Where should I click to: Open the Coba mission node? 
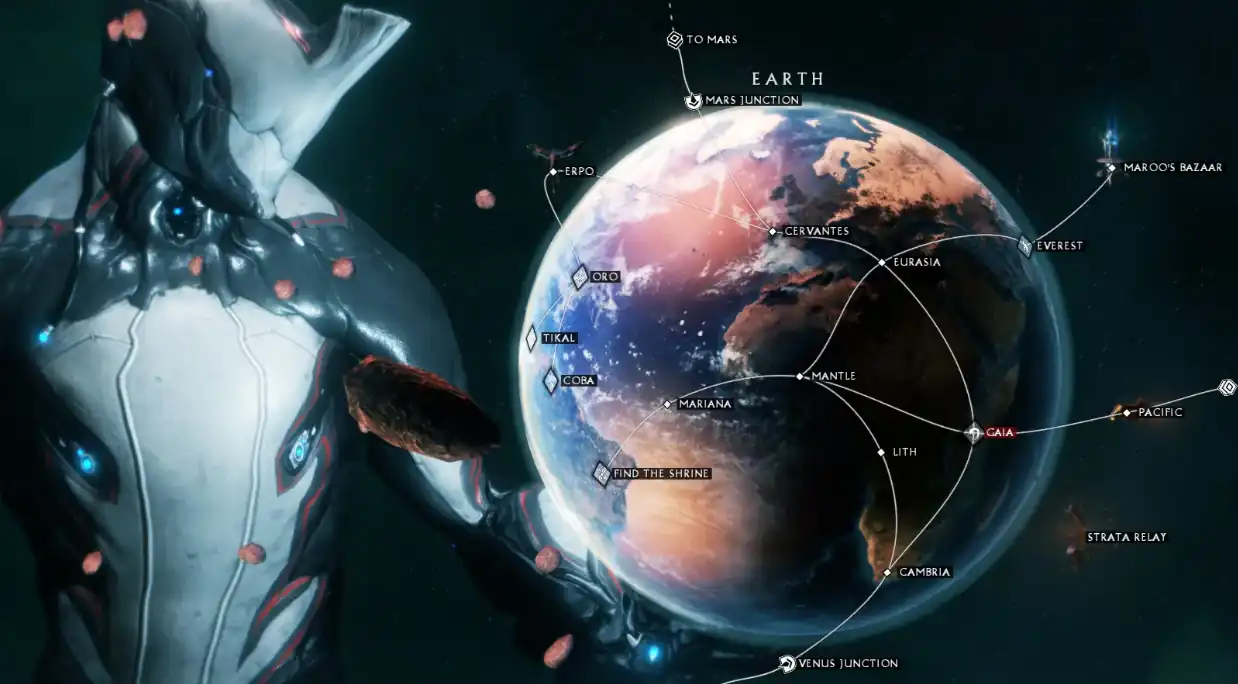(x=551, y=380)
